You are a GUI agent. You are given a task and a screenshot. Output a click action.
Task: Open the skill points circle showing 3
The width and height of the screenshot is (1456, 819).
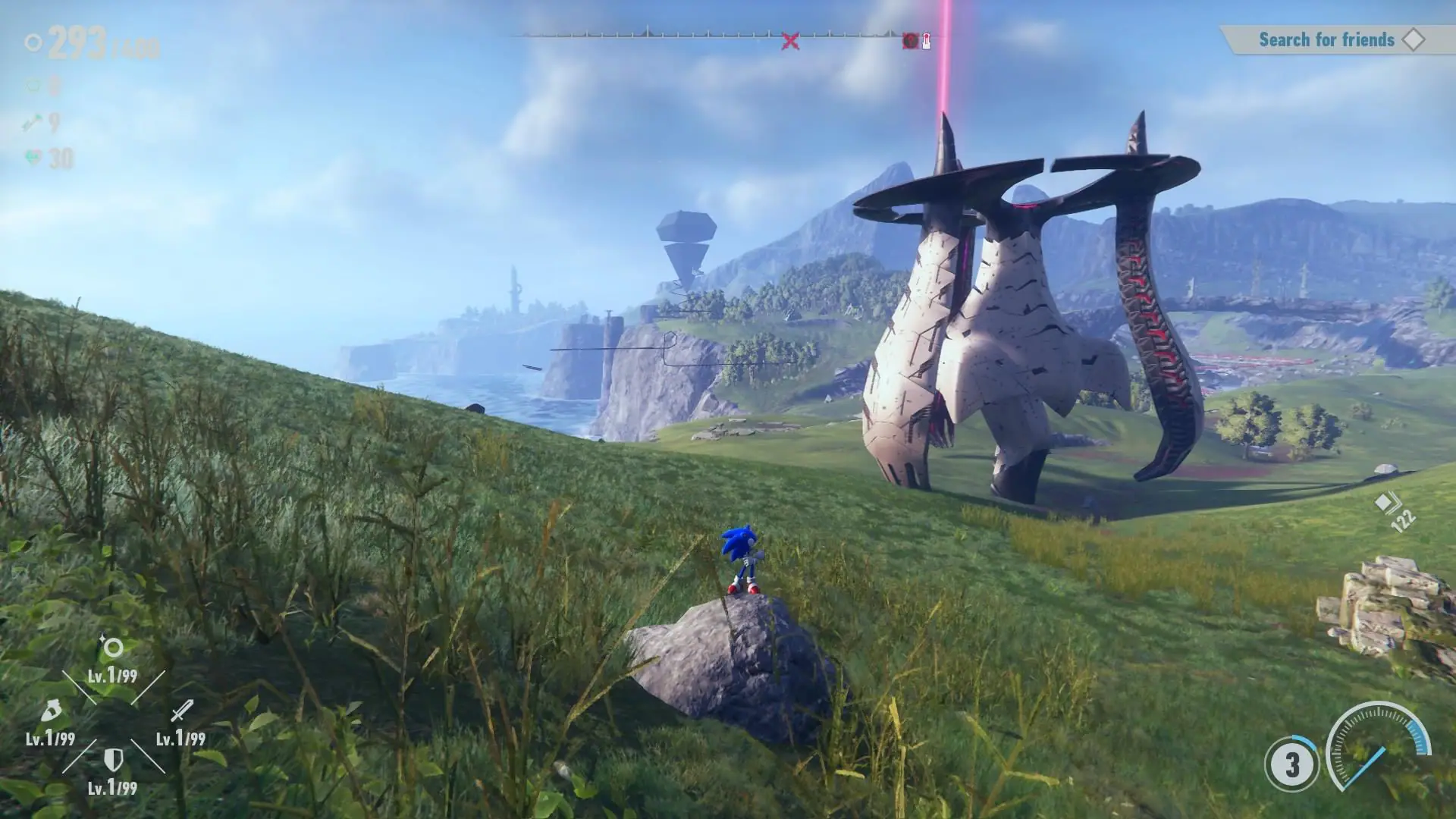1291,764
